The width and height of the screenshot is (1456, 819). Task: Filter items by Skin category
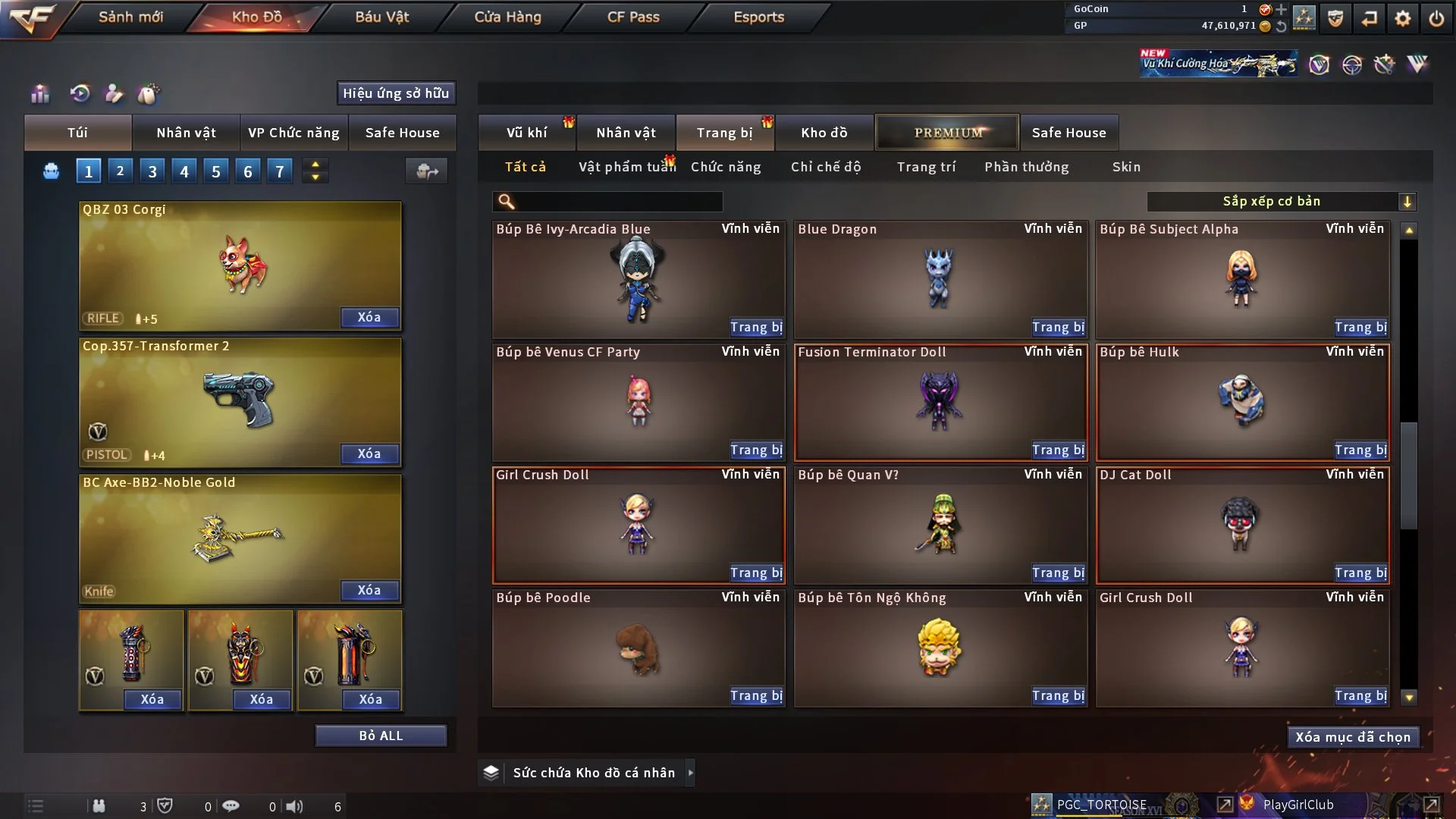point(1126,167)
